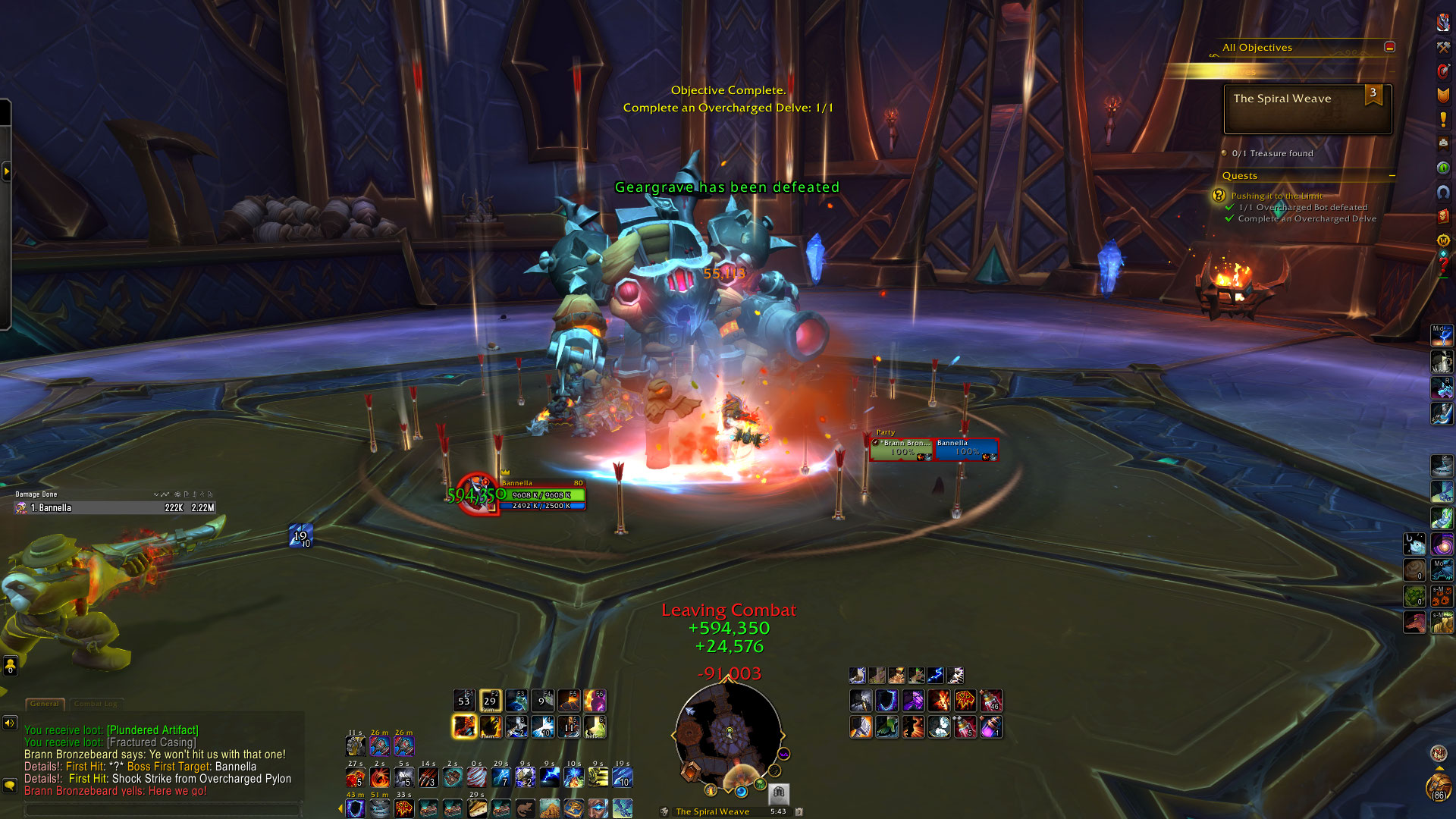Viewport: 1456px width, 819px height.
Task: Collapse the Quests section header
Action: point(1392,175)
